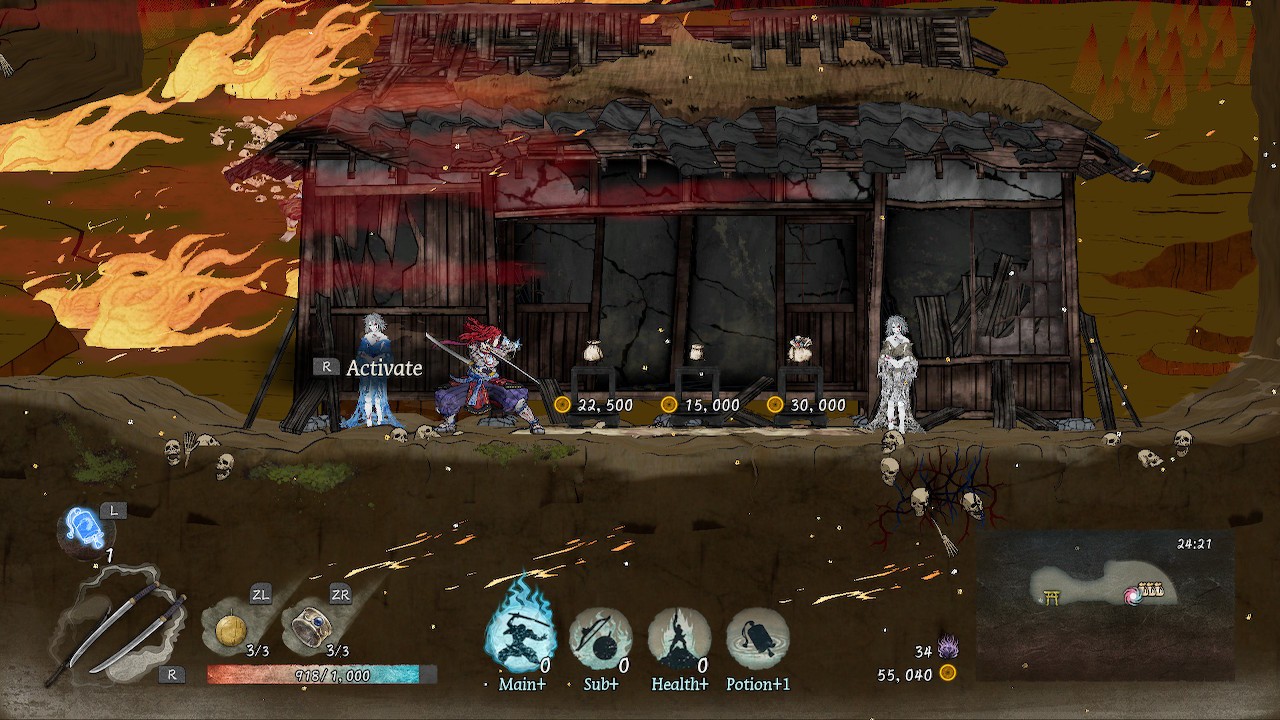1280x720 pixels.
Task: Buy the shop item priced 15,000
Action: pyautogui.click(x=697, y=350)
